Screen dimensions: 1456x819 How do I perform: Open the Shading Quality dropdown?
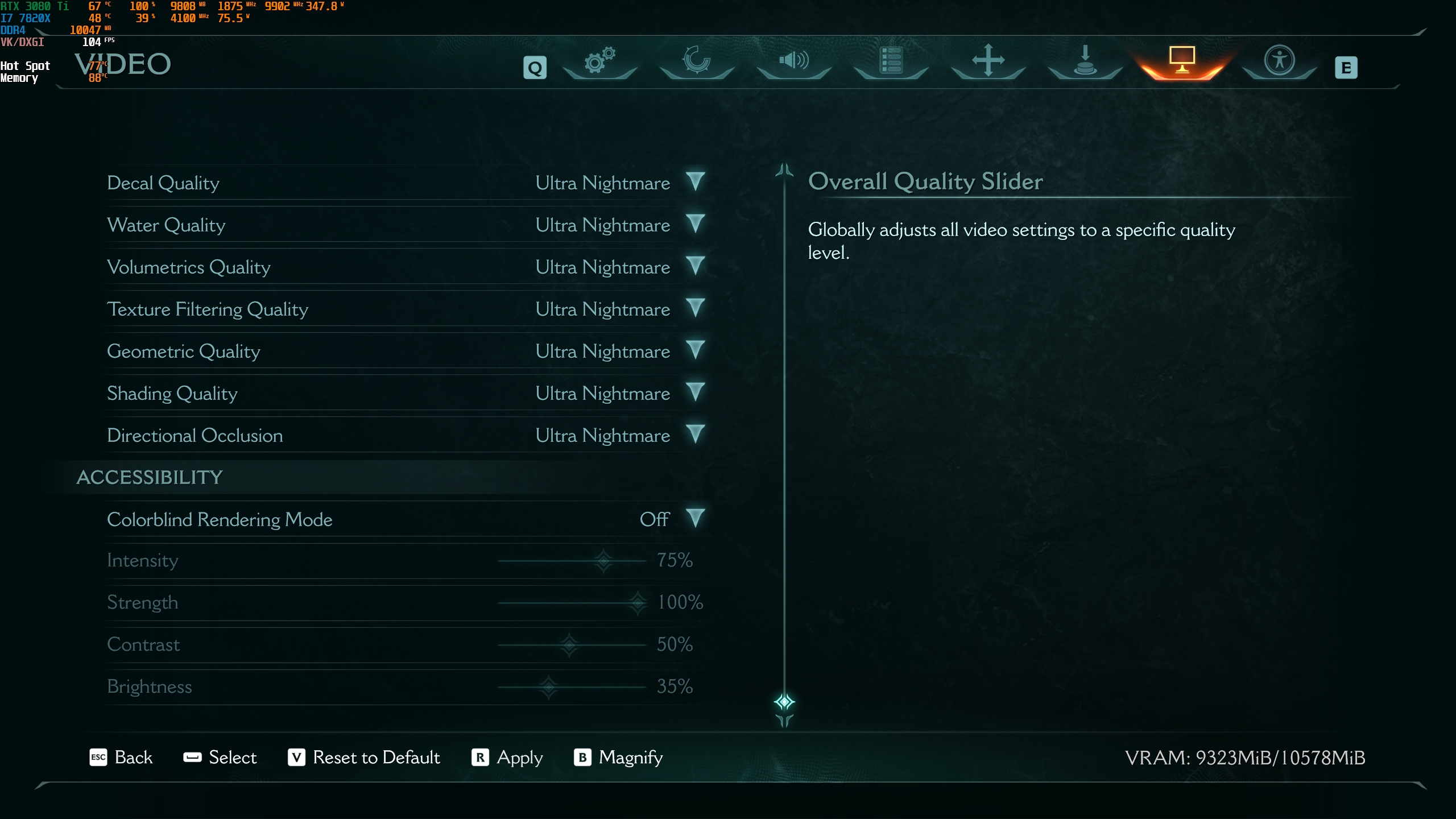695,392
